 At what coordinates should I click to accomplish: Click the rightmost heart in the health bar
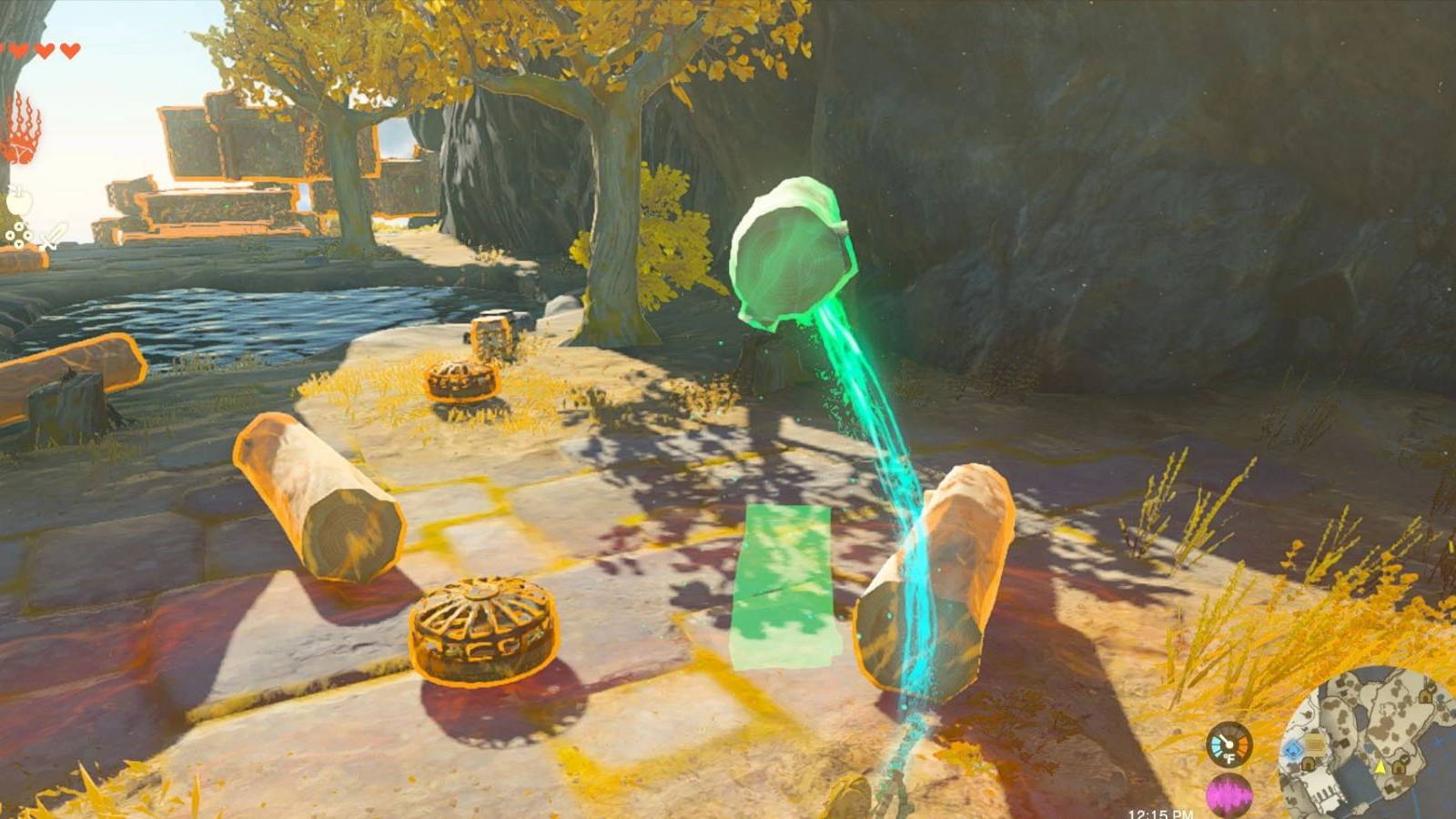(x=69, y=50)
